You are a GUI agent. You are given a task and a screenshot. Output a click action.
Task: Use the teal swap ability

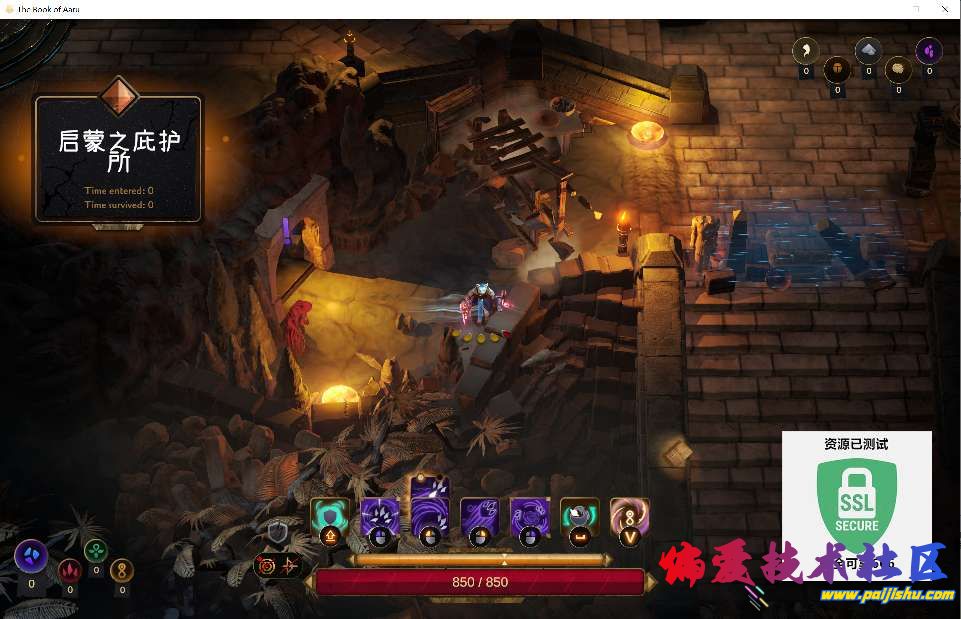pyautogui.click(x=580, y=516)
